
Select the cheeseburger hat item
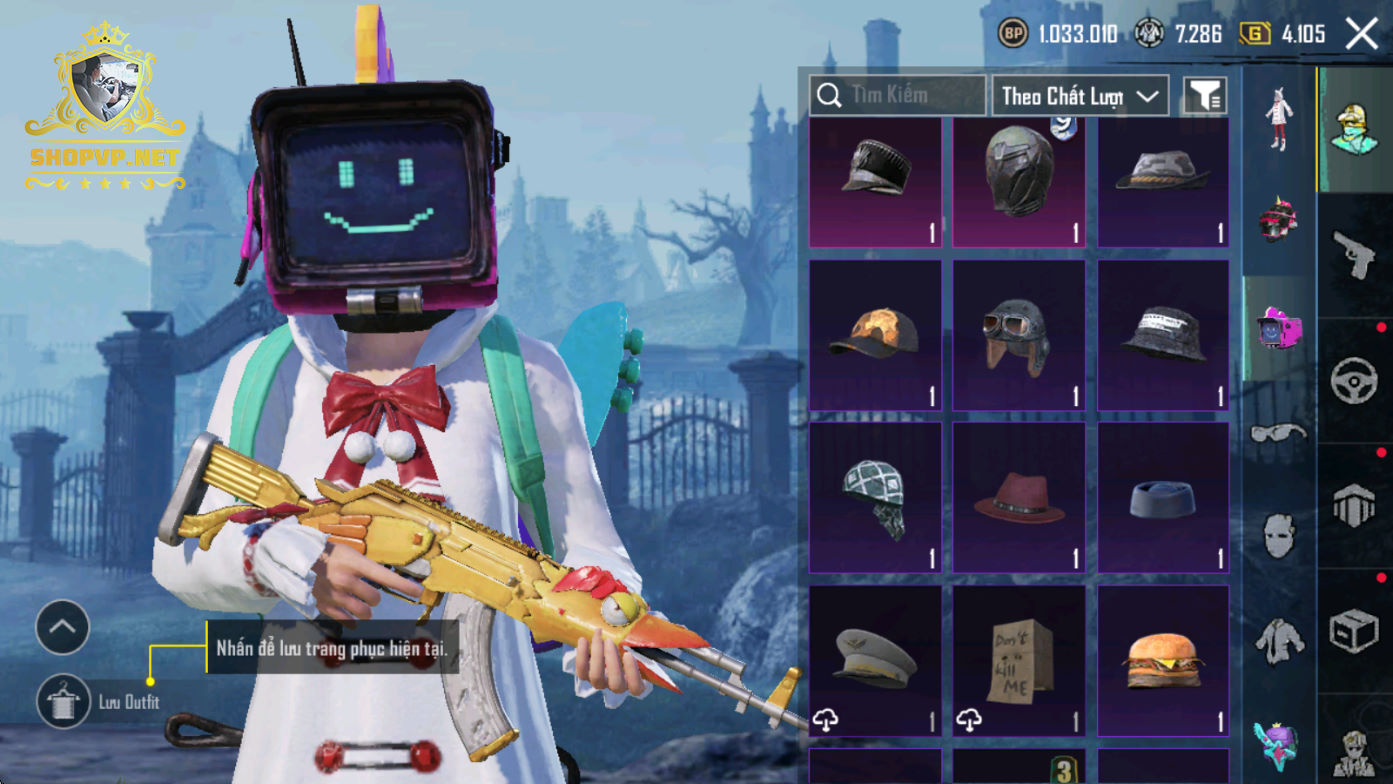(x=1163, y=661)
